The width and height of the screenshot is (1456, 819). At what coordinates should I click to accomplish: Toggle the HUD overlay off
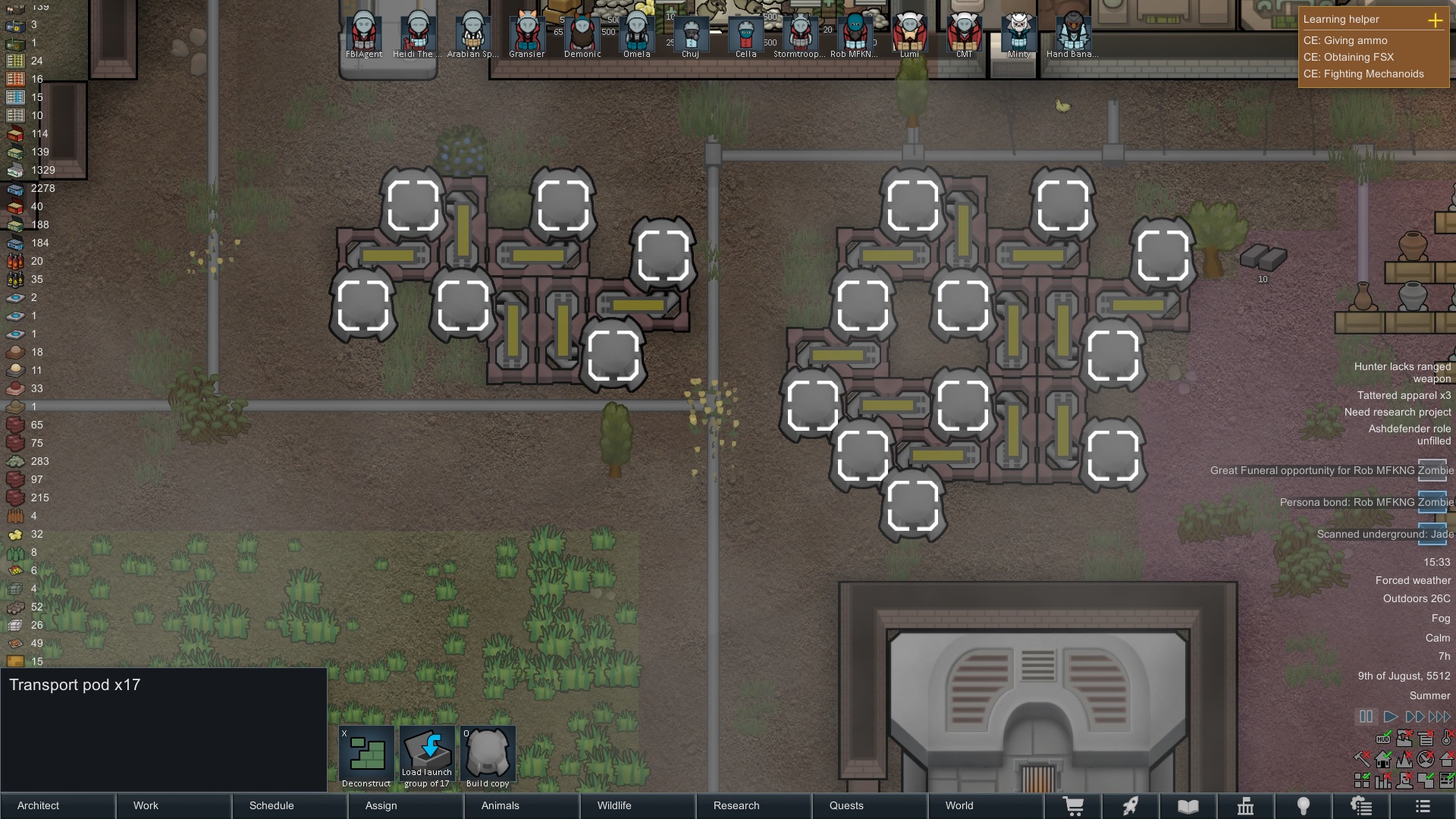[1383, 739]
